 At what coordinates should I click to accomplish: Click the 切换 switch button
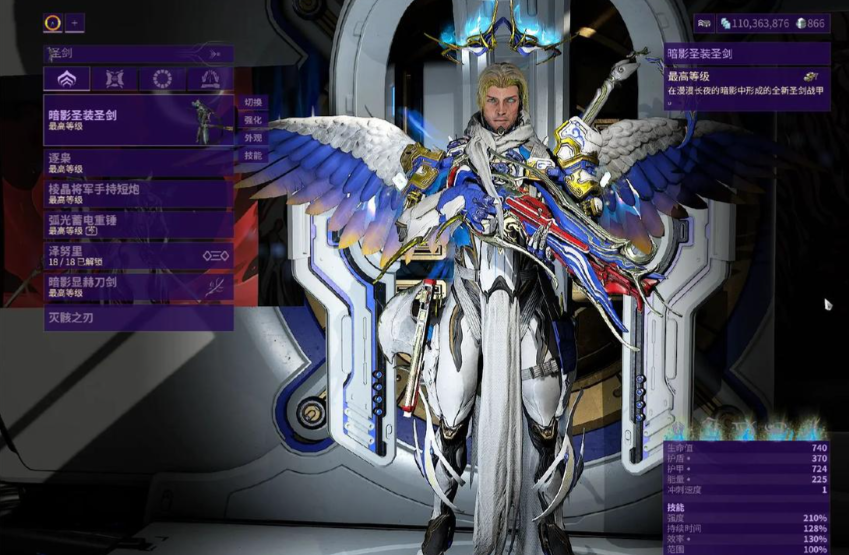point(252,102)
